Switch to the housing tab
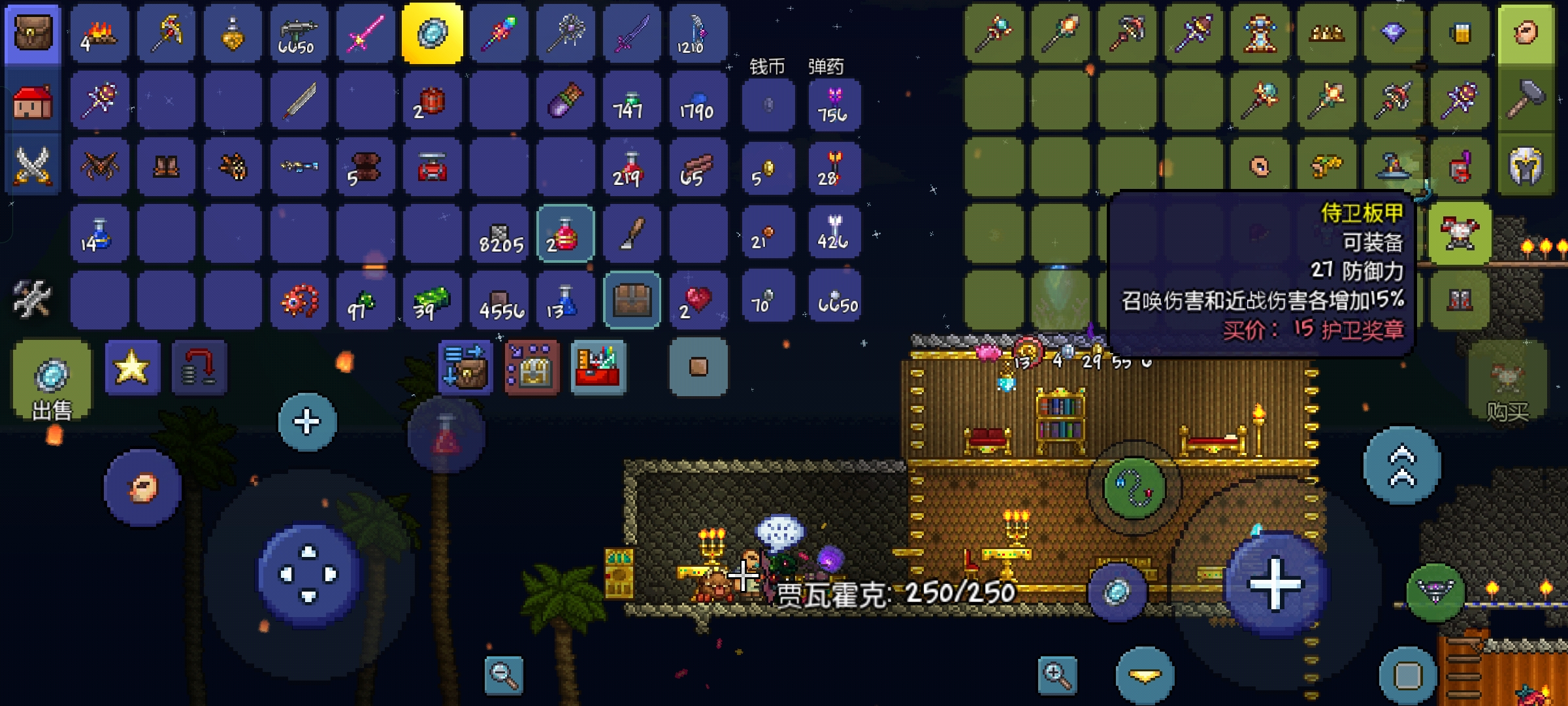This screenshot has width=1568, height=706. pos(33,103)
